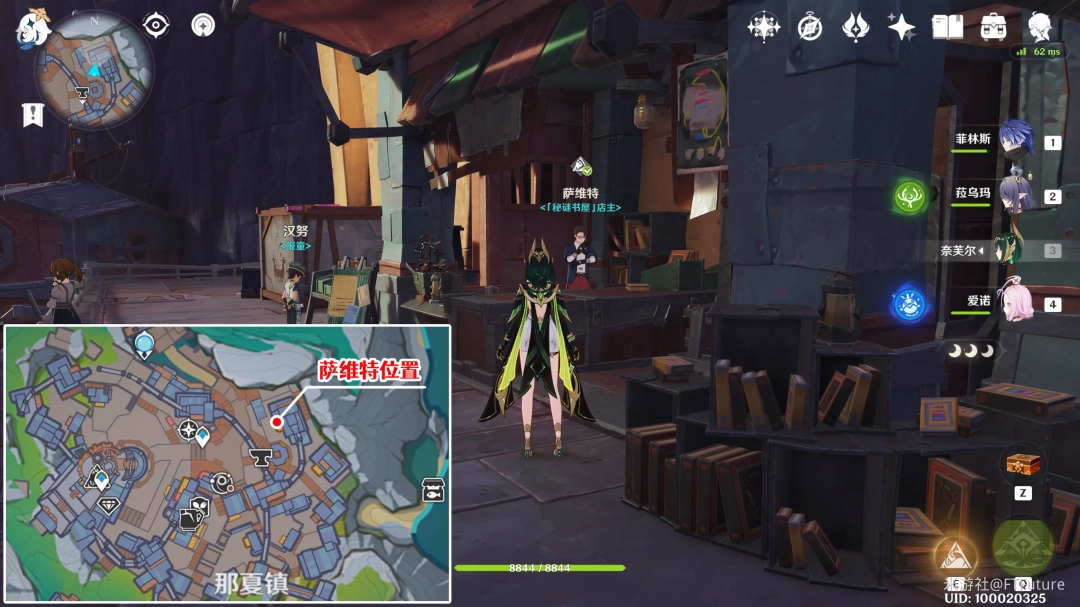This screenshot has width=1080, height=607.
Task: Switch to party member 爱诺
Action: coord(1015,302)
